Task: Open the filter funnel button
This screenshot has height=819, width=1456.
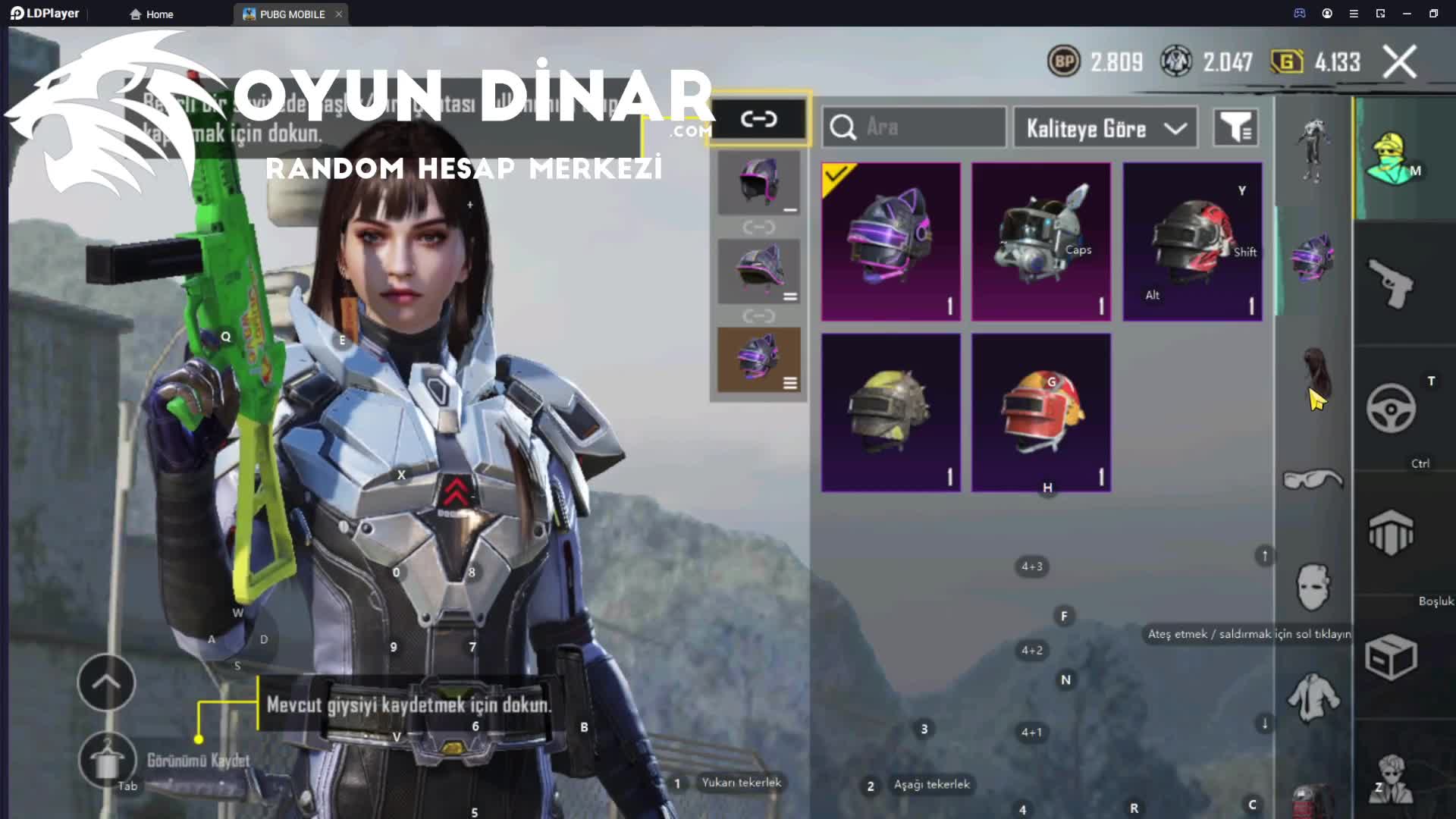Action: coord(1235,127)
